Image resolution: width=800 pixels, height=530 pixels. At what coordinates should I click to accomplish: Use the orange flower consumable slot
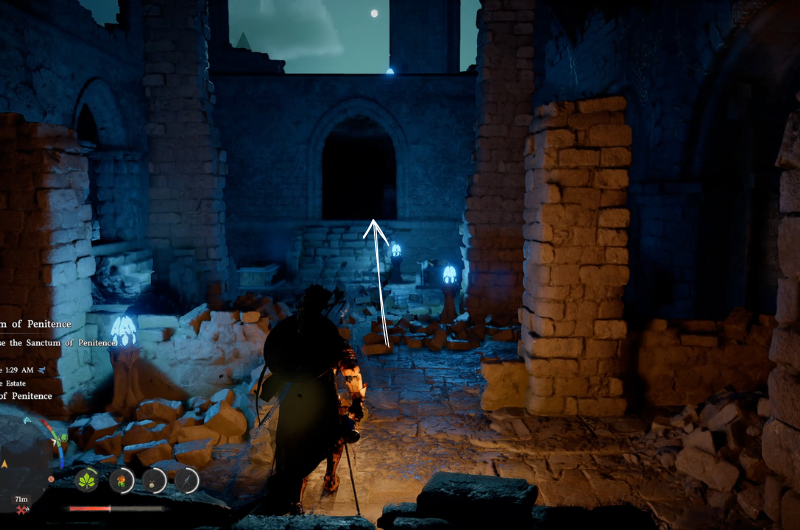[121, 480]
